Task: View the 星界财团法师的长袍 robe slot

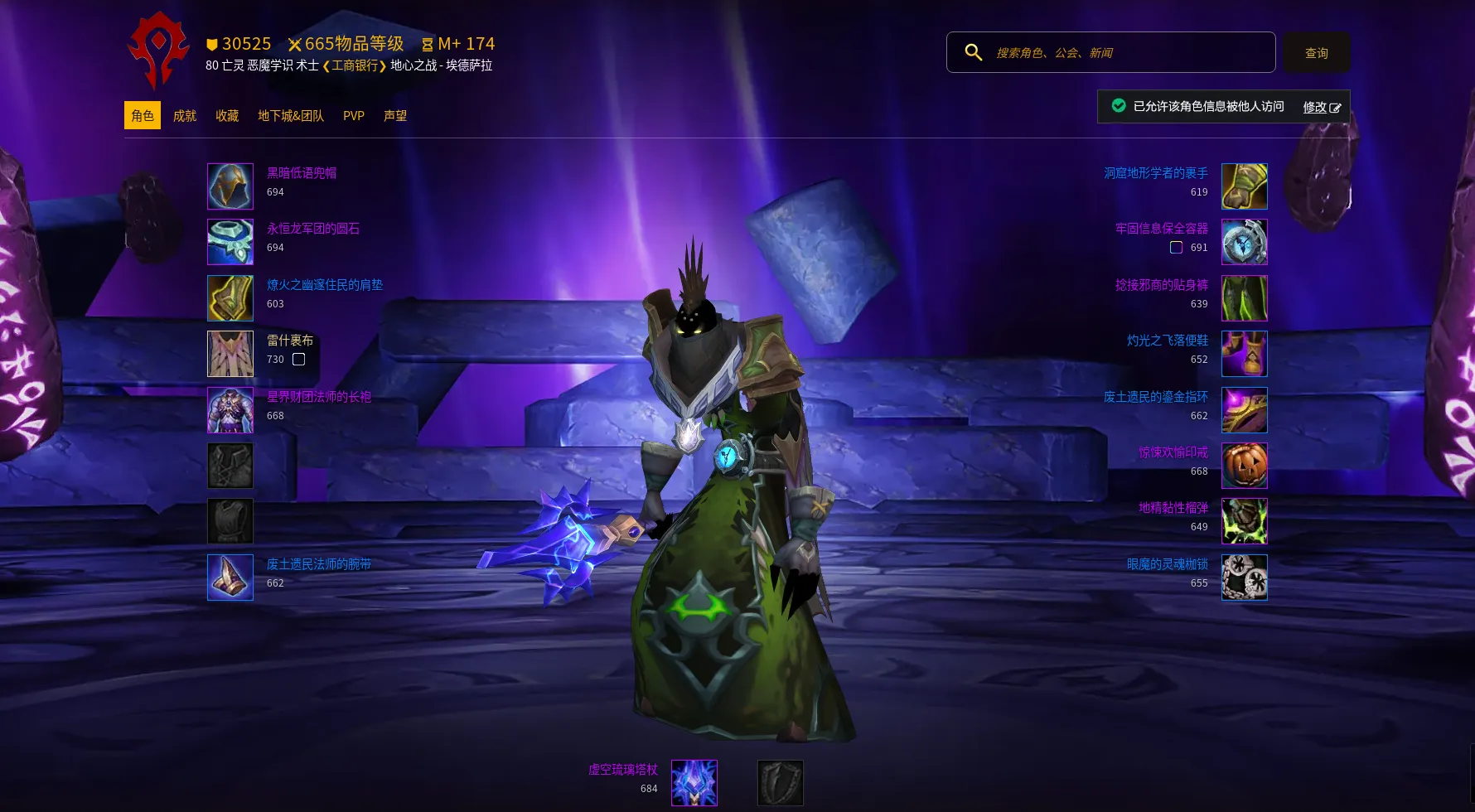Action: coord(230,410)
